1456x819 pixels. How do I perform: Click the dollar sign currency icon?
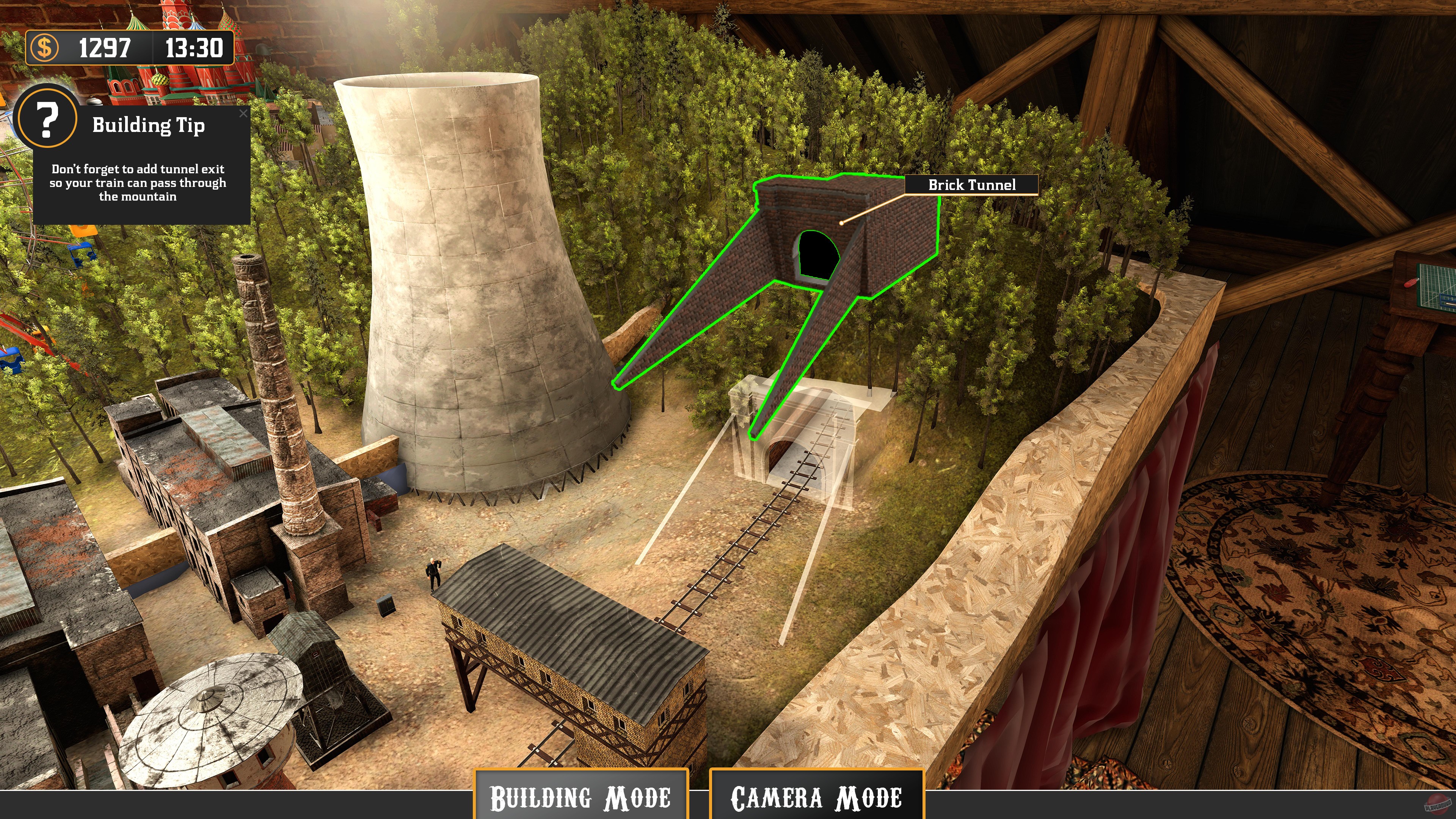45,49
